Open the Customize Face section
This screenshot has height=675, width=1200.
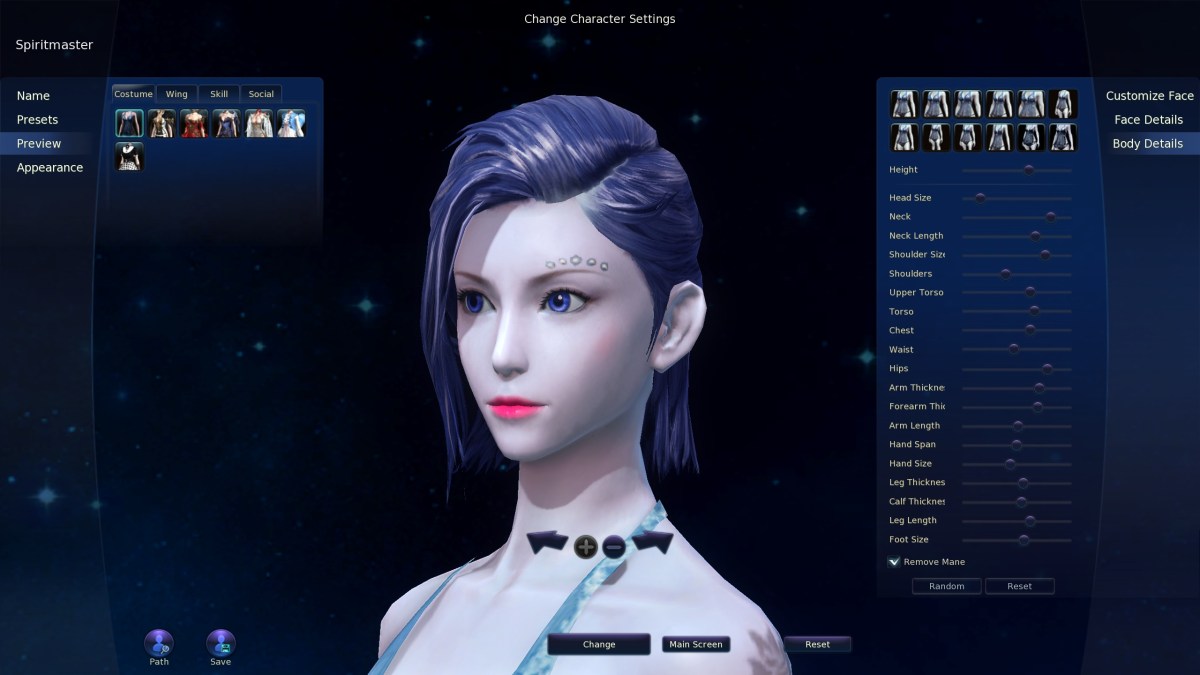(1149, 96)
